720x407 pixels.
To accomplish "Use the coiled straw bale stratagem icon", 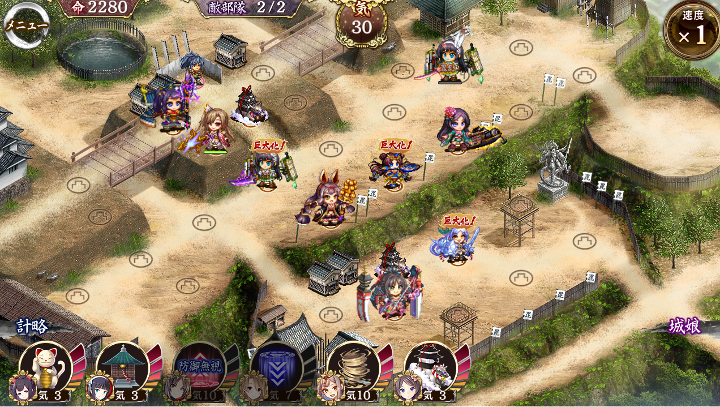I will click(353, 366).
